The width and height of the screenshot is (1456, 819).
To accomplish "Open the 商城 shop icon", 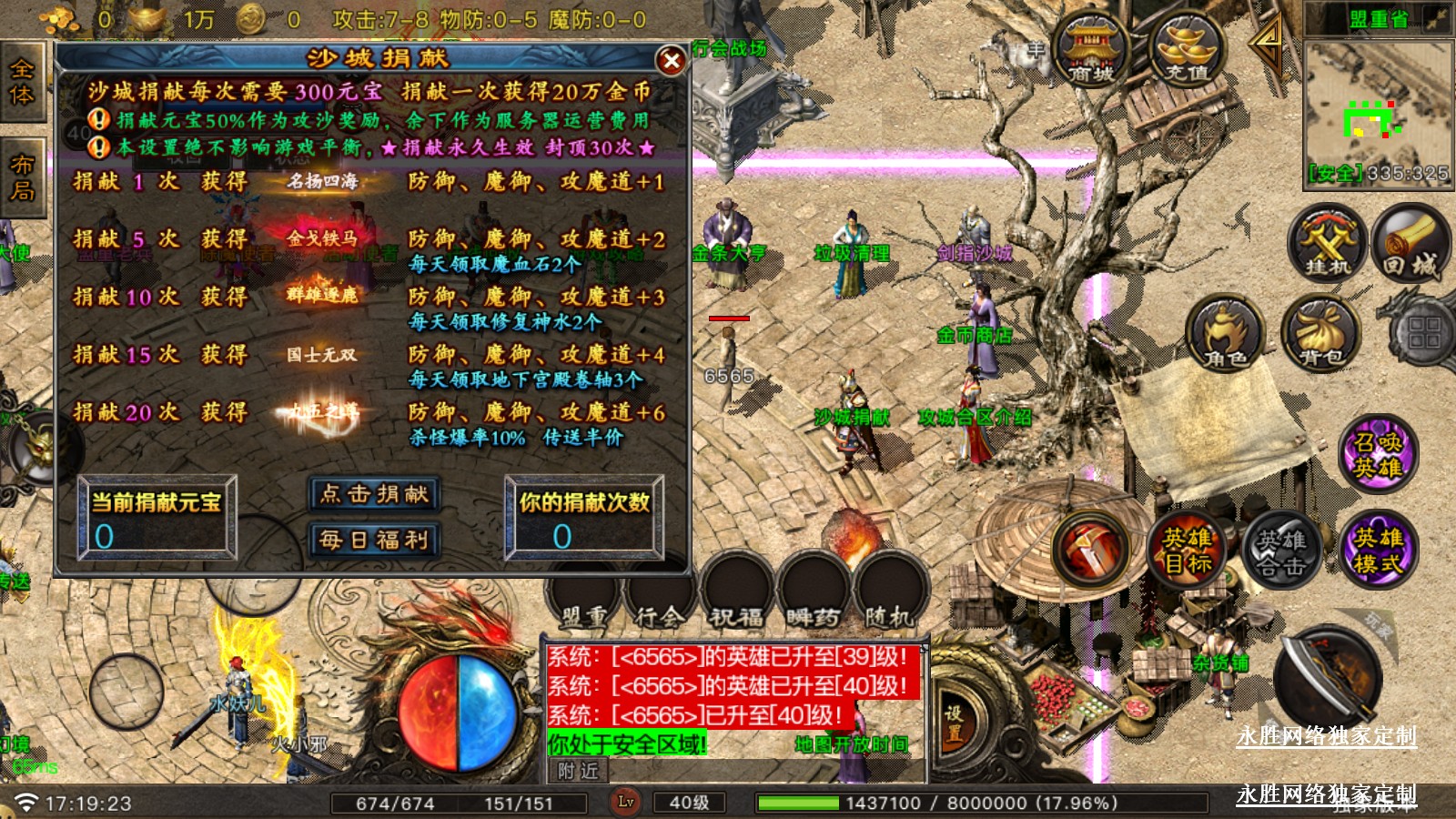I will 1090,50.
